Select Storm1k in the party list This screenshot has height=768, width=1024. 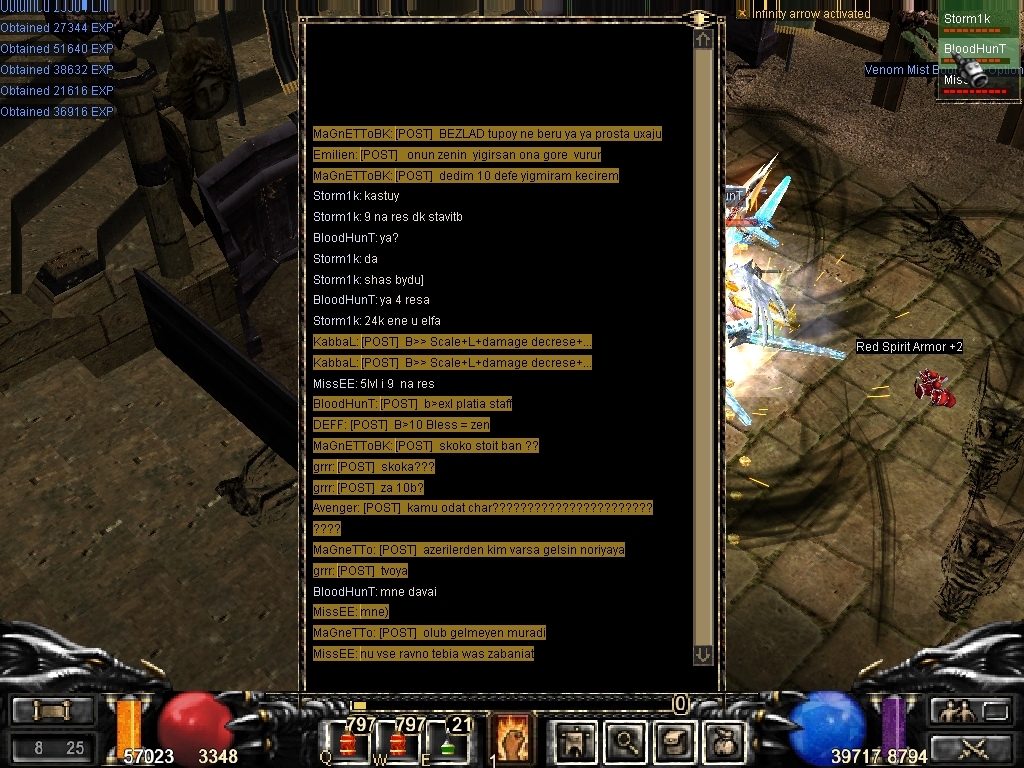pos(966,19)
